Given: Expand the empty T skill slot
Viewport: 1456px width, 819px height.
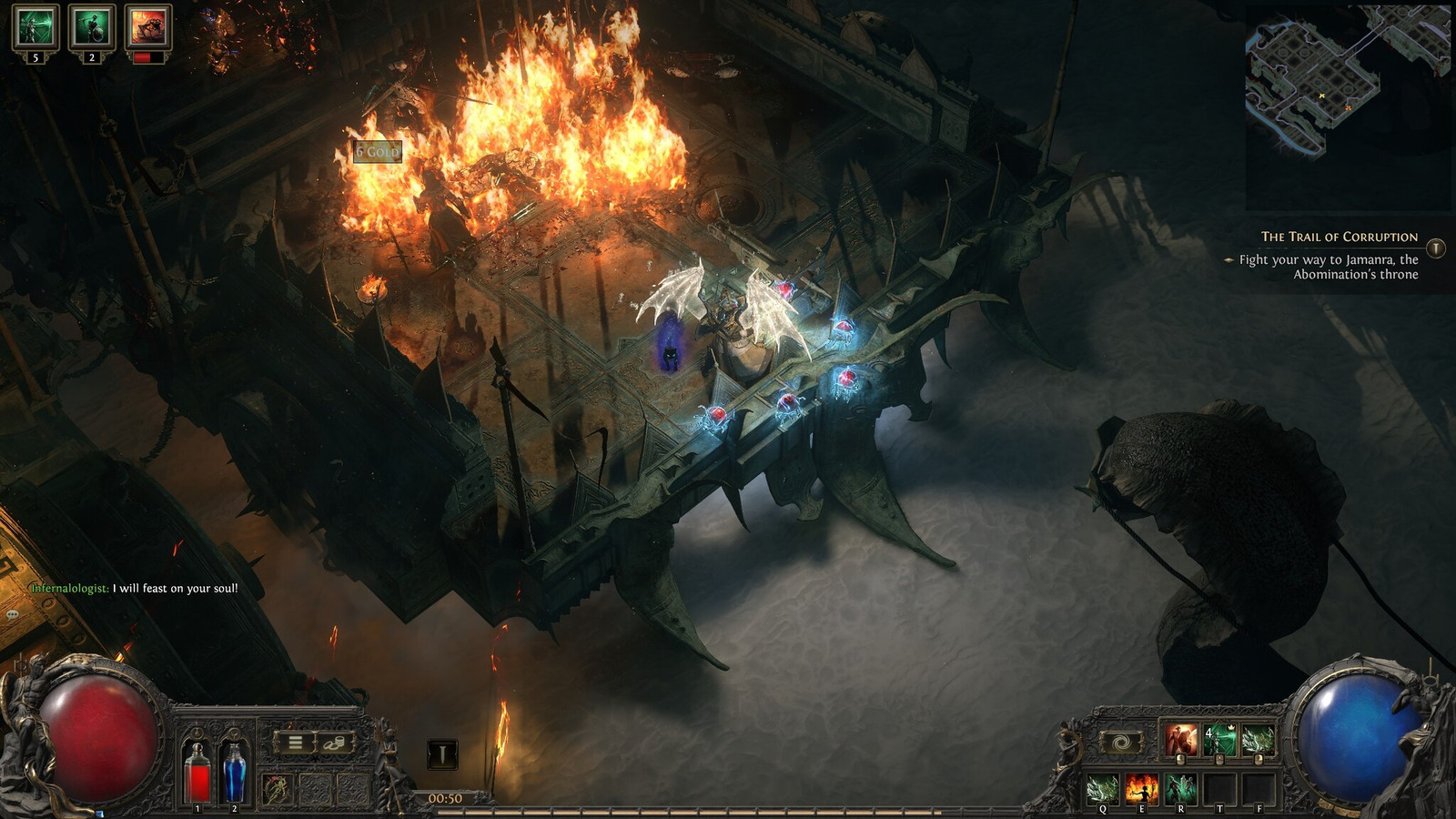Looking at the screenshot, I should (x=1220, y=788).
